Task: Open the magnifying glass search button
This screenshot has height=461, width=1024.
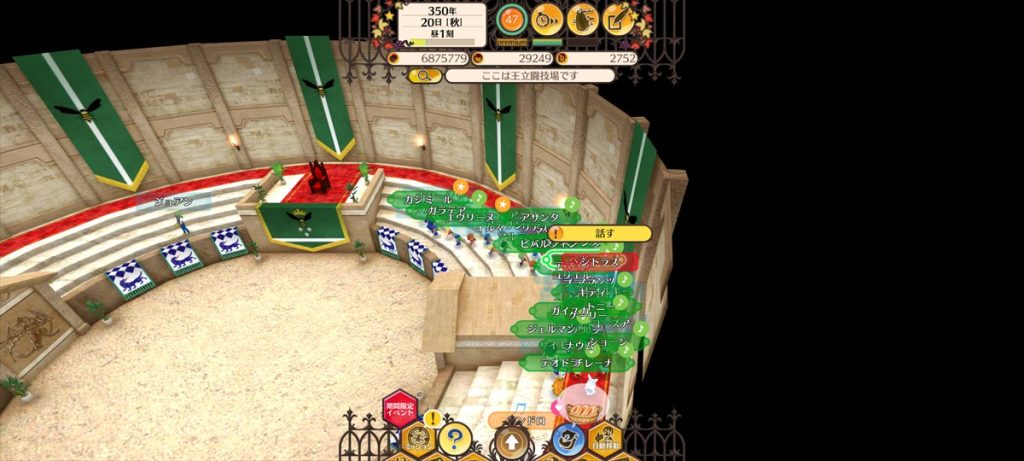Action: coord(425,75)
